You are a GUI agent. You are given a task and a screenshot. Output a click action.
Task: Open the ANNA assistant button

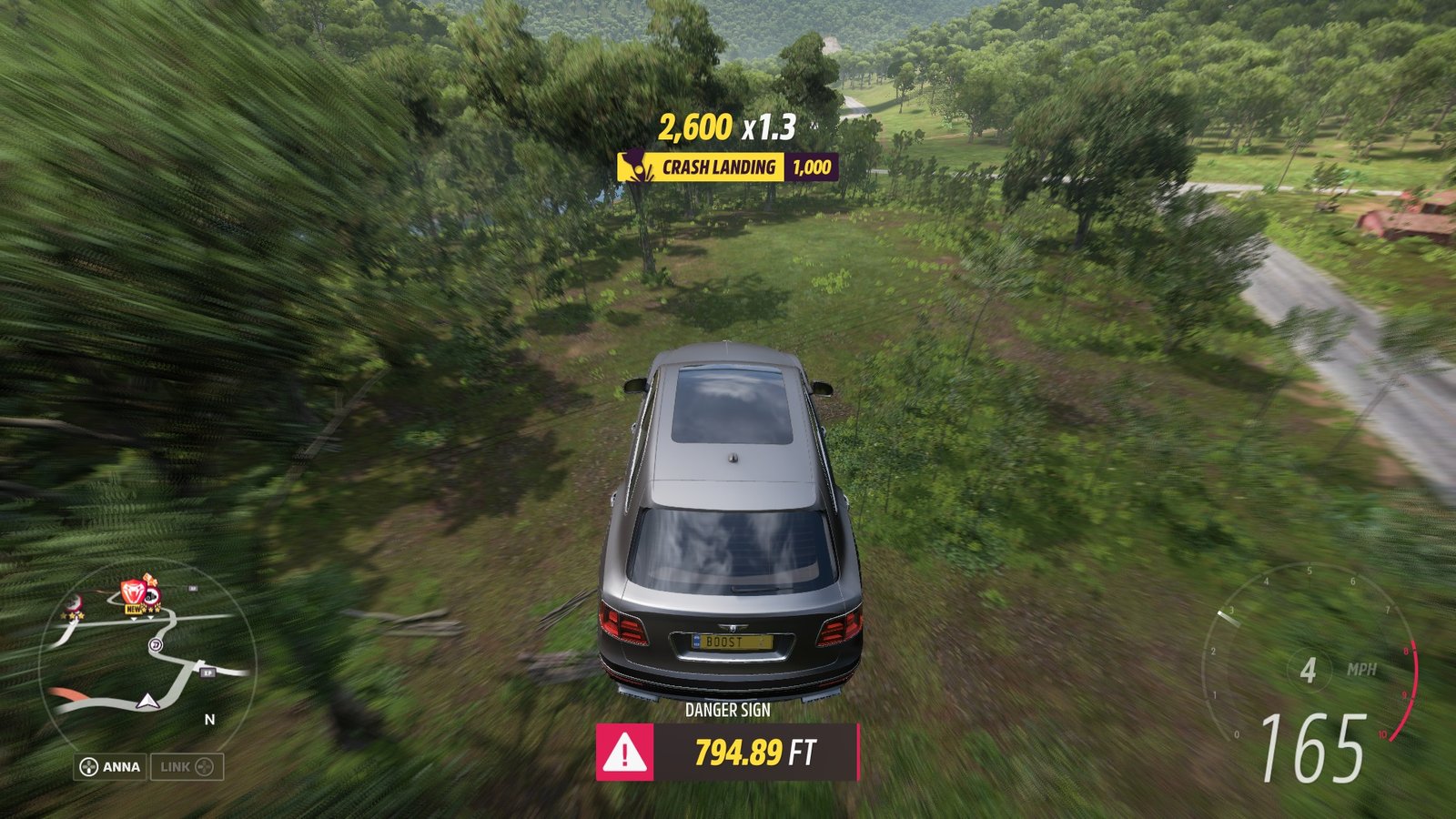tap(110, 767)
